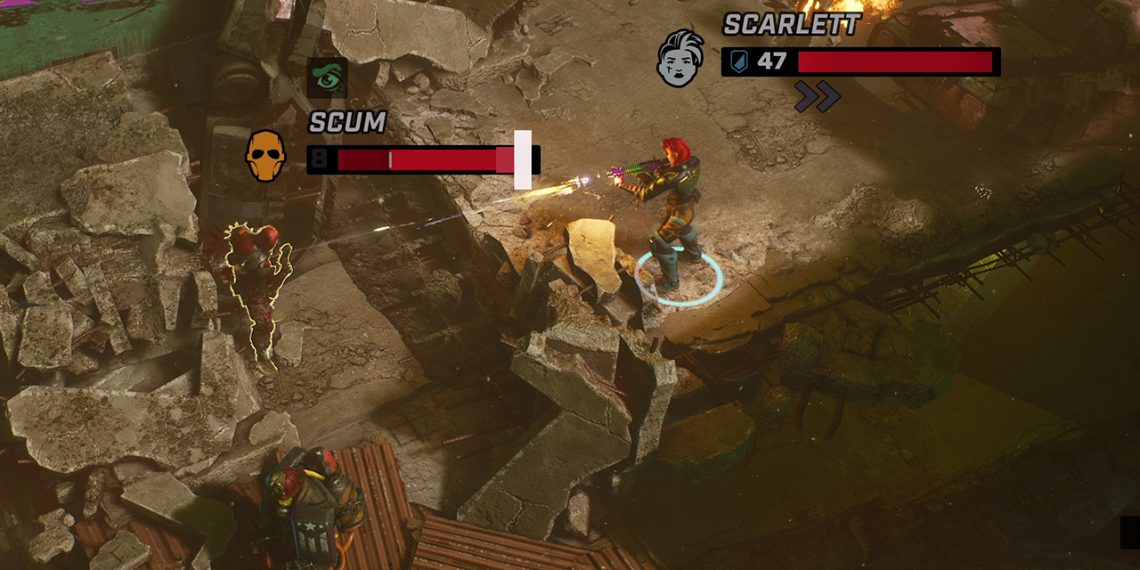1140x570 pixels.
Task: Click the double chevron icon under Scarlett's bar
Action: coord(817,97)
